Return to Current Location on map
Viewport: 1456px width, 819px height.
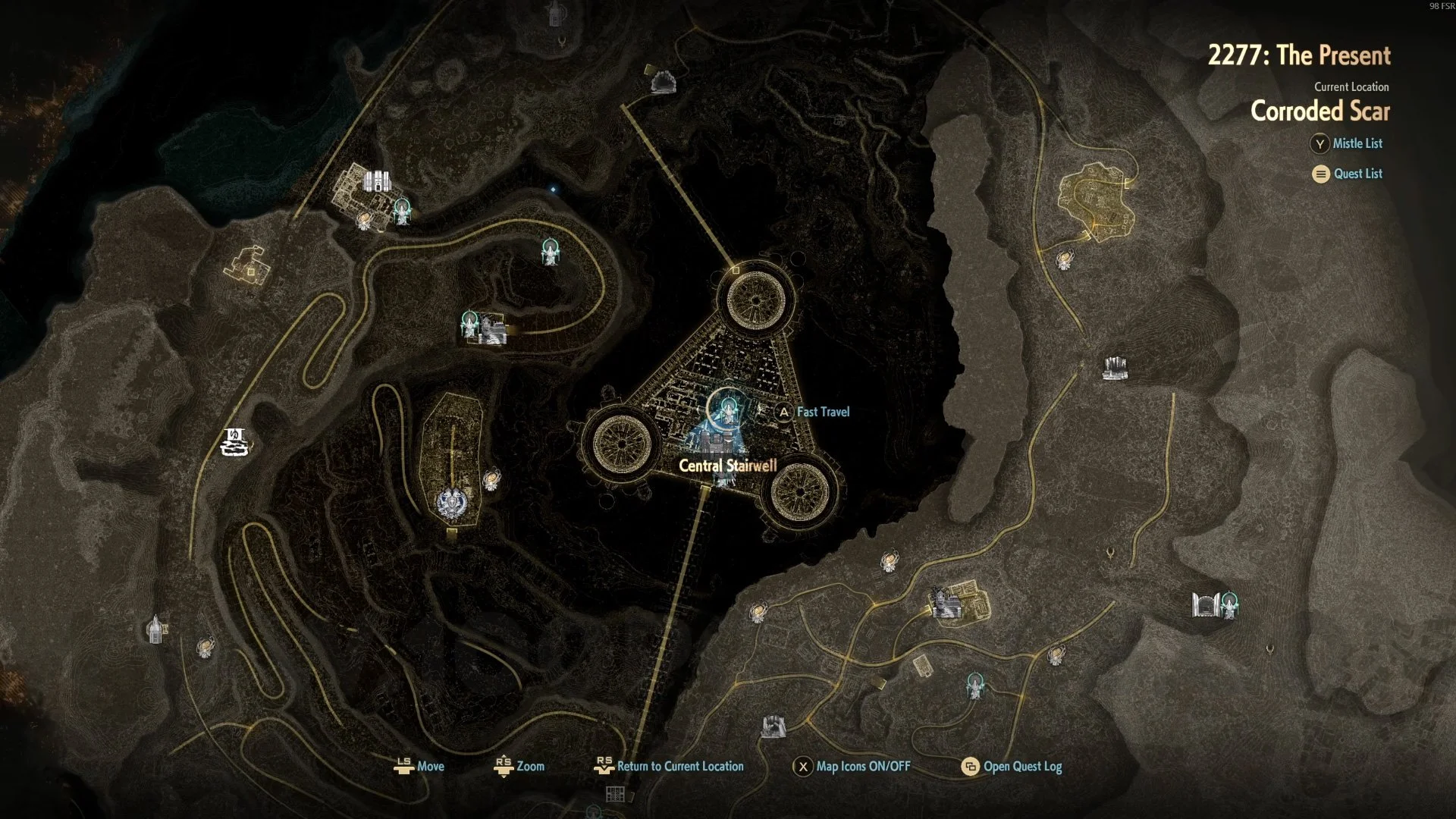[679, 766]
